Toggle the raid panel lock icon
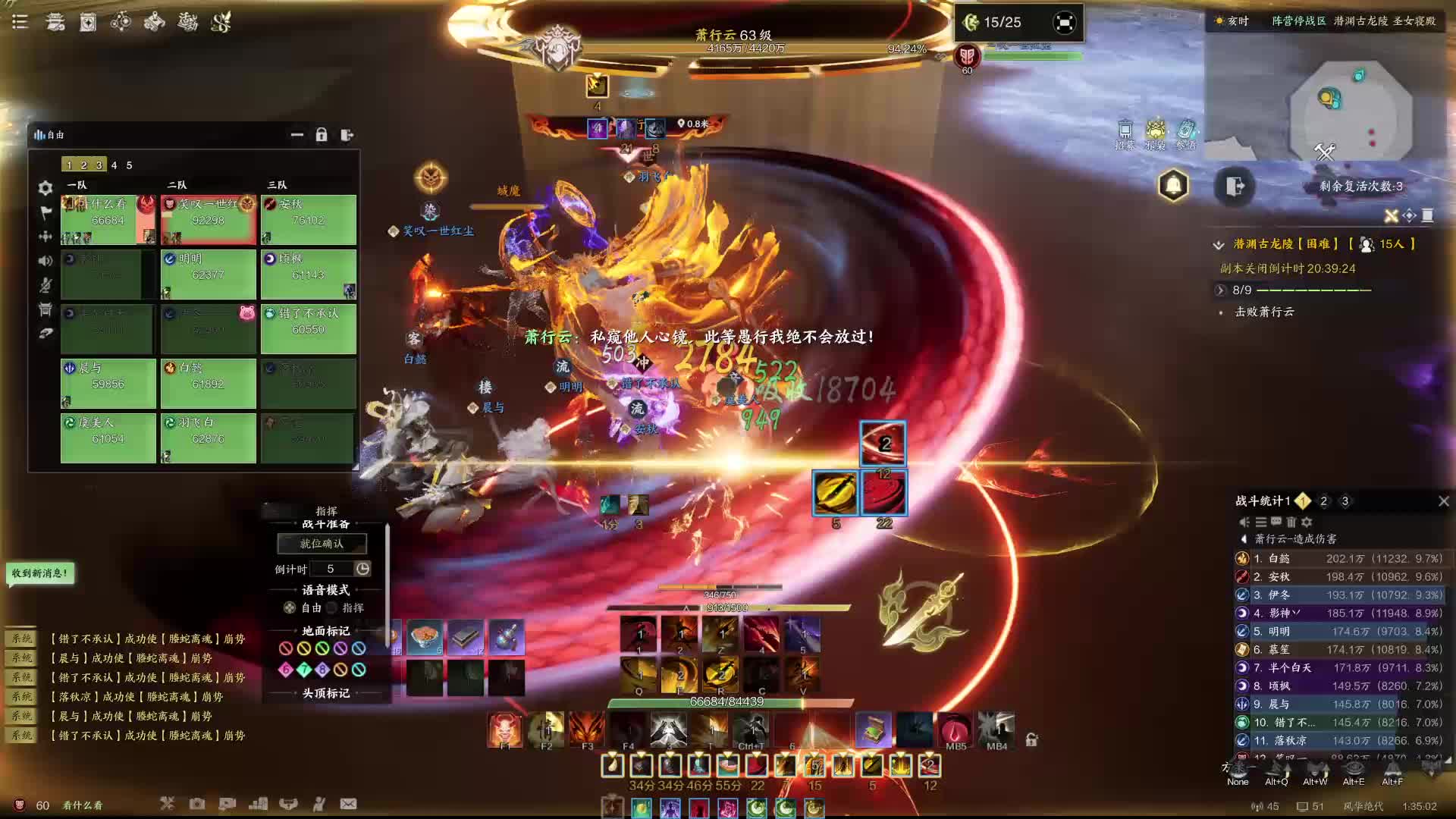The width and height of the screenshot is (1456, 819). coord(322,135)
